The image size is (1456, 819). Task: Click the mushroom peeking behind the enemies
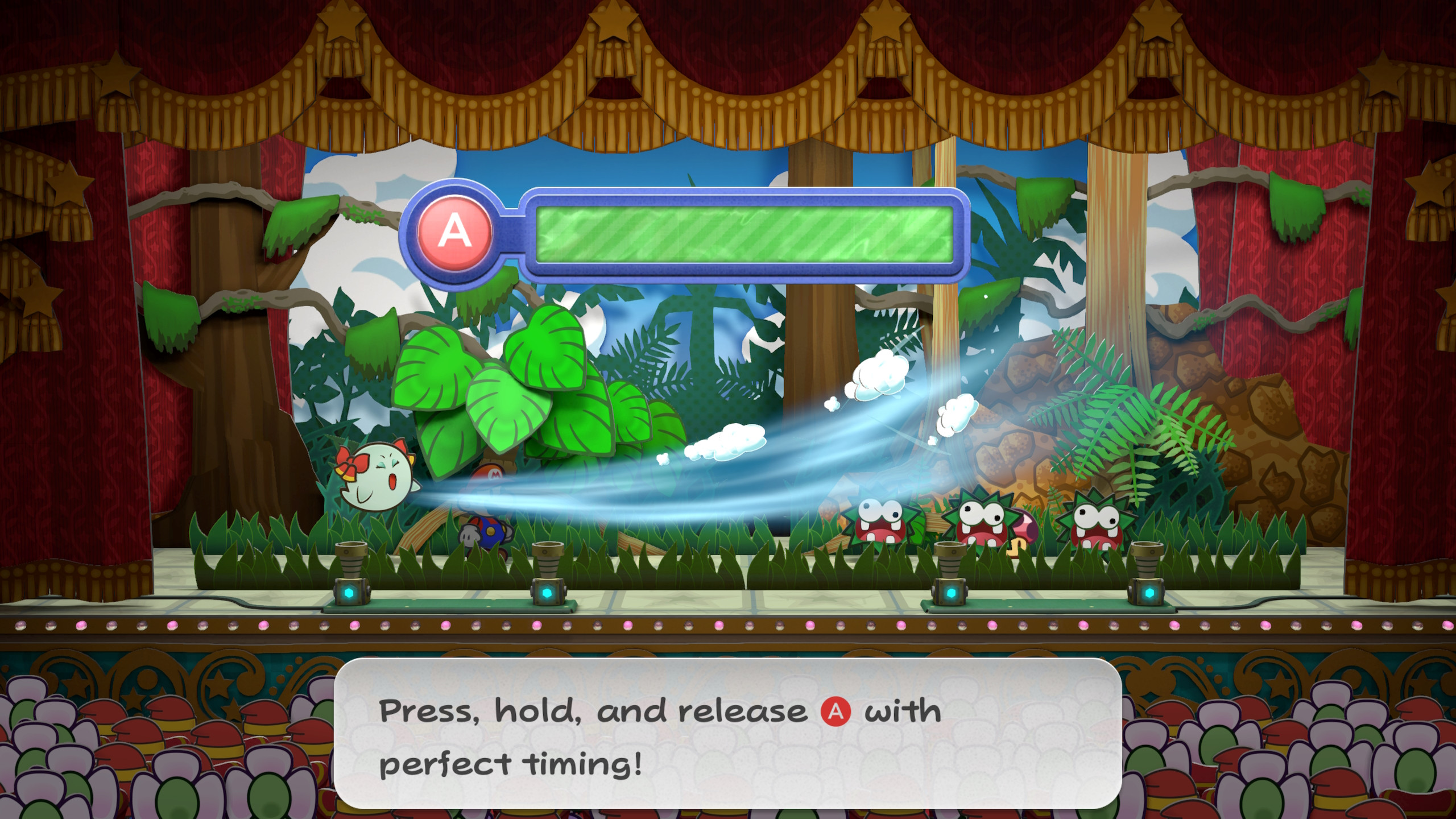point(1024,531)
